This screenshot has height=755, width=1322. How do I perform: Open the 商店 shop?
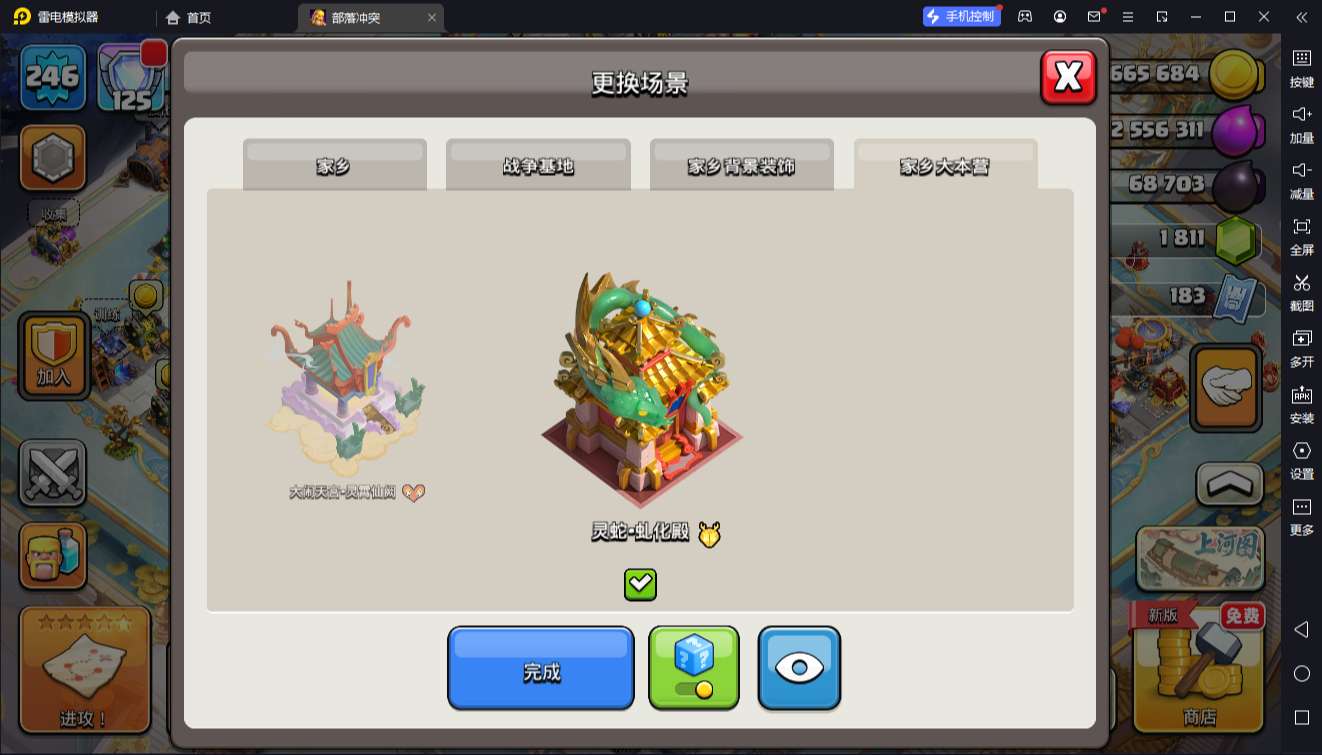1199,668
